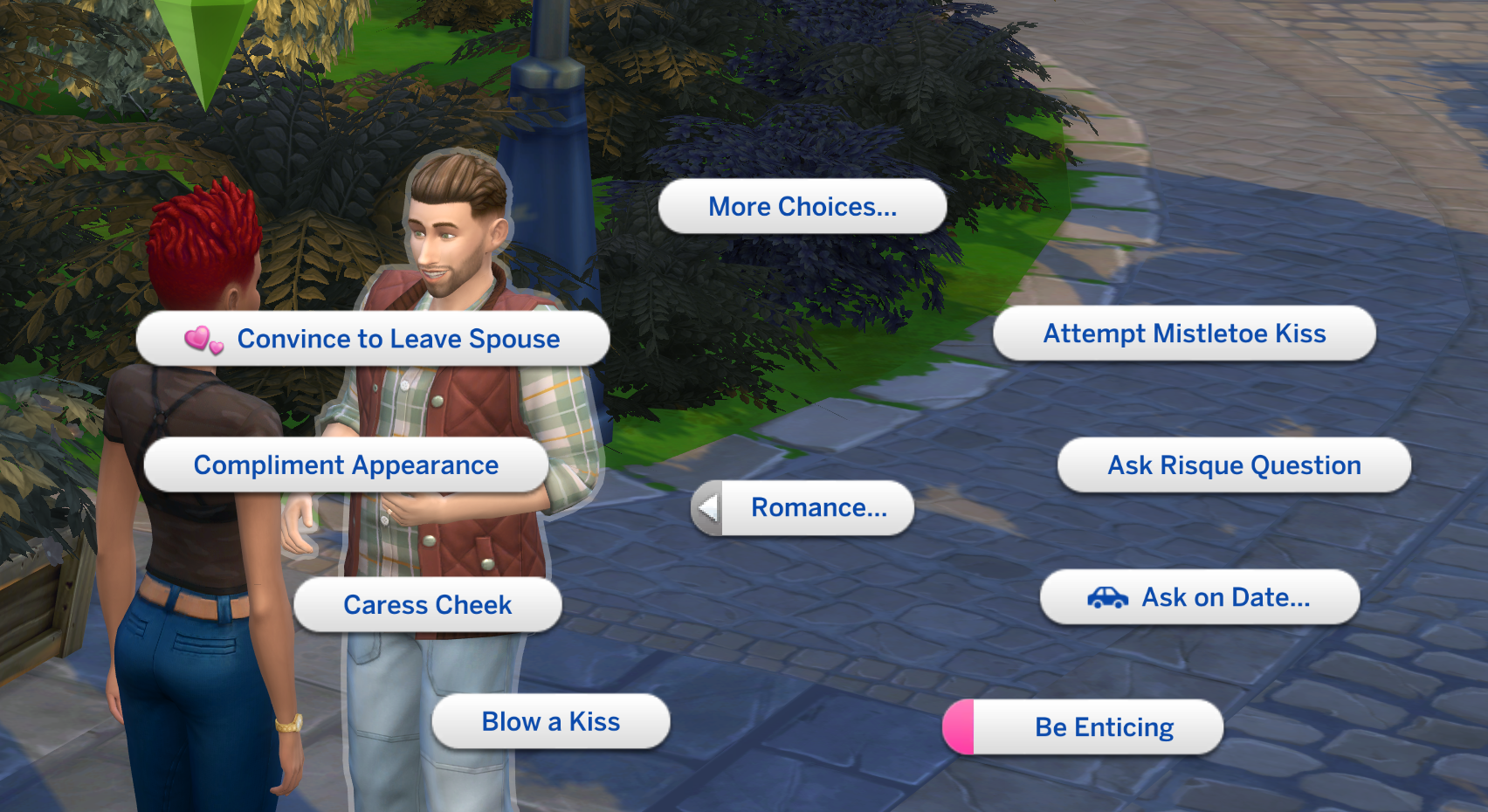Activate the Be Enticing interaction
1488x812 pixels.
point(1104,726)
